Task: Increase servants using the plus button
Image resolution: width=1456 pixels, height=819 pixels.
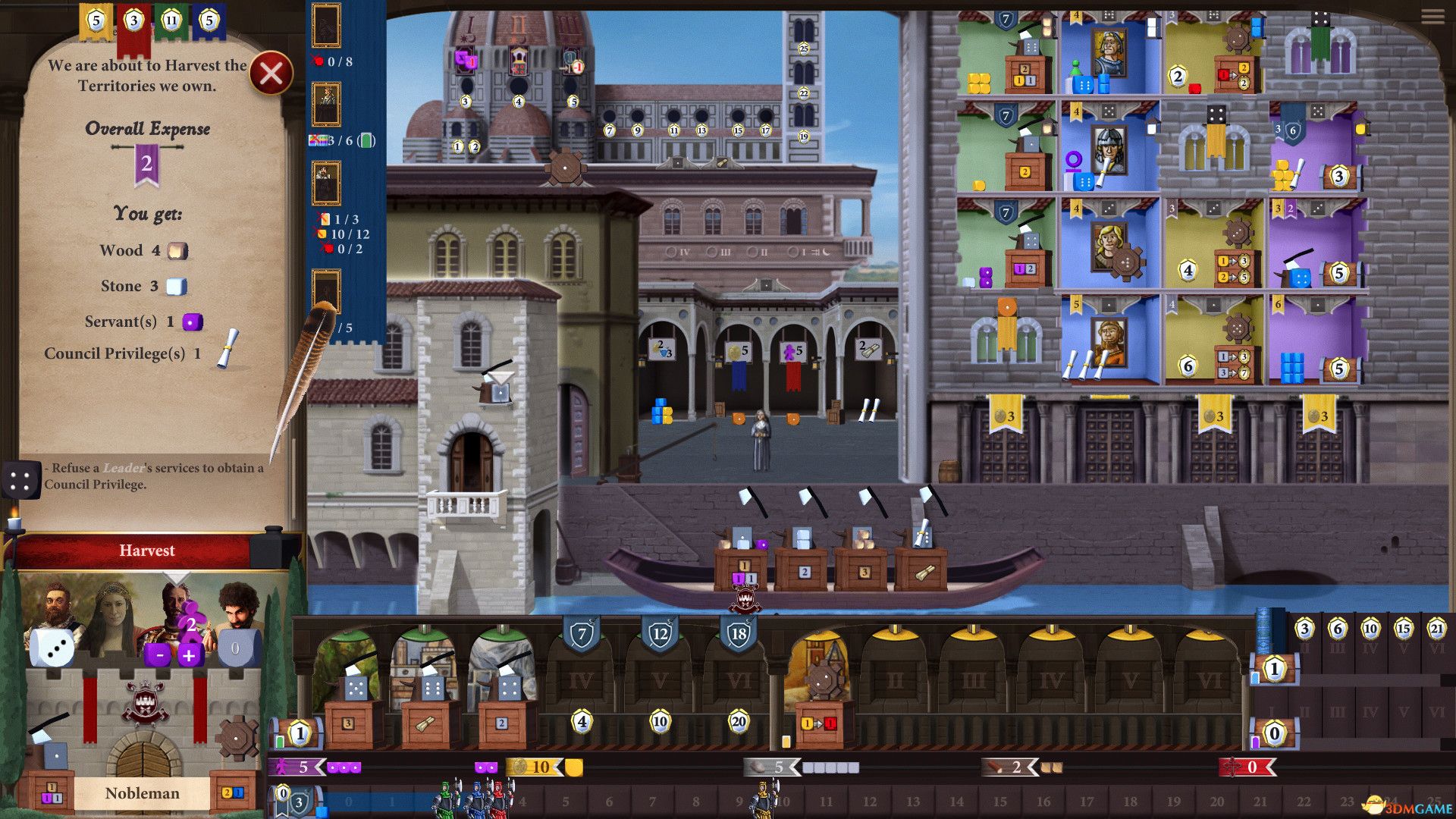Action: click(189, 656)
